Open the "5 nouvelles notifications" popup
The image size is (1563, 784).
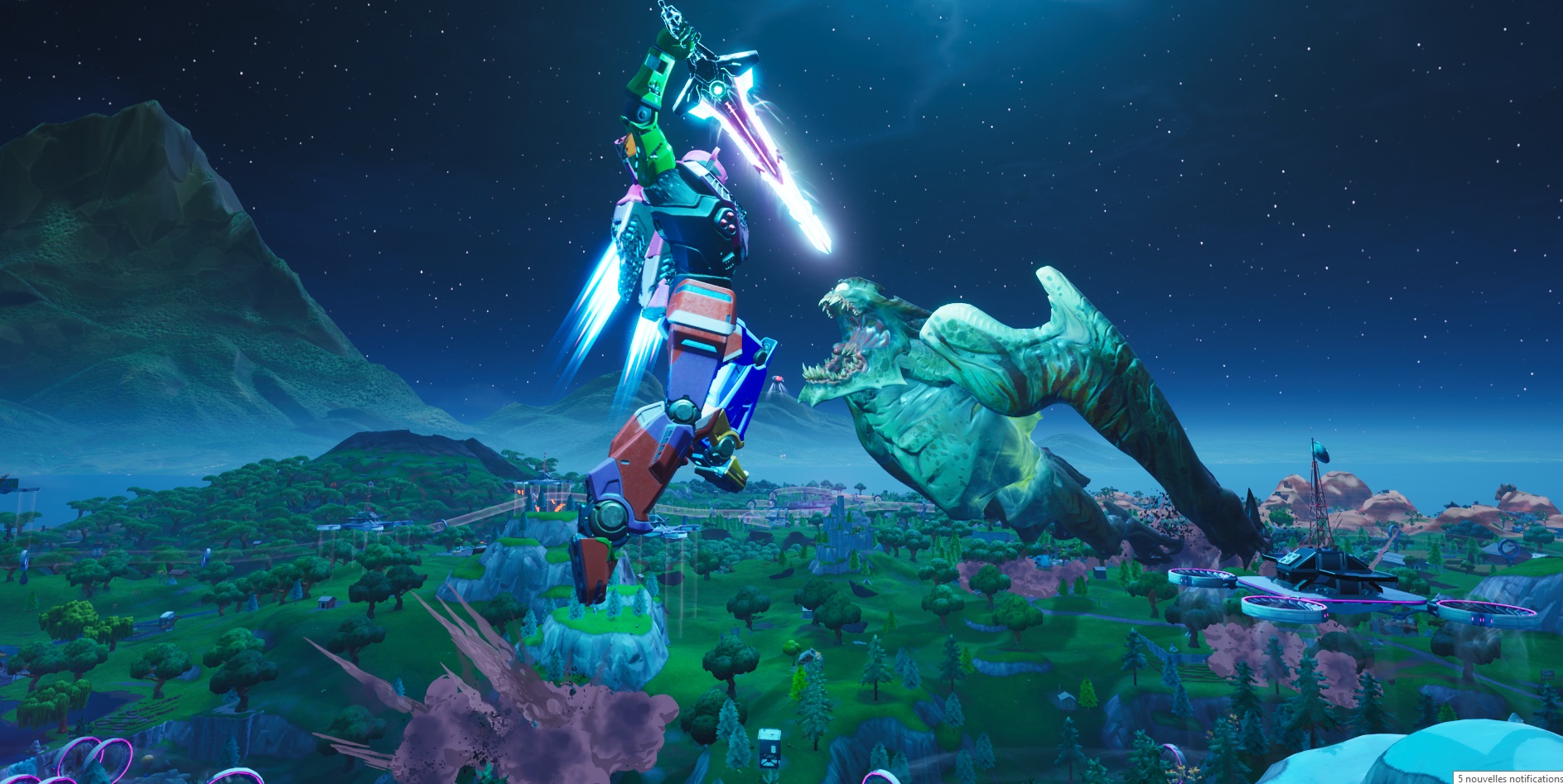[x=1508, y=778]
